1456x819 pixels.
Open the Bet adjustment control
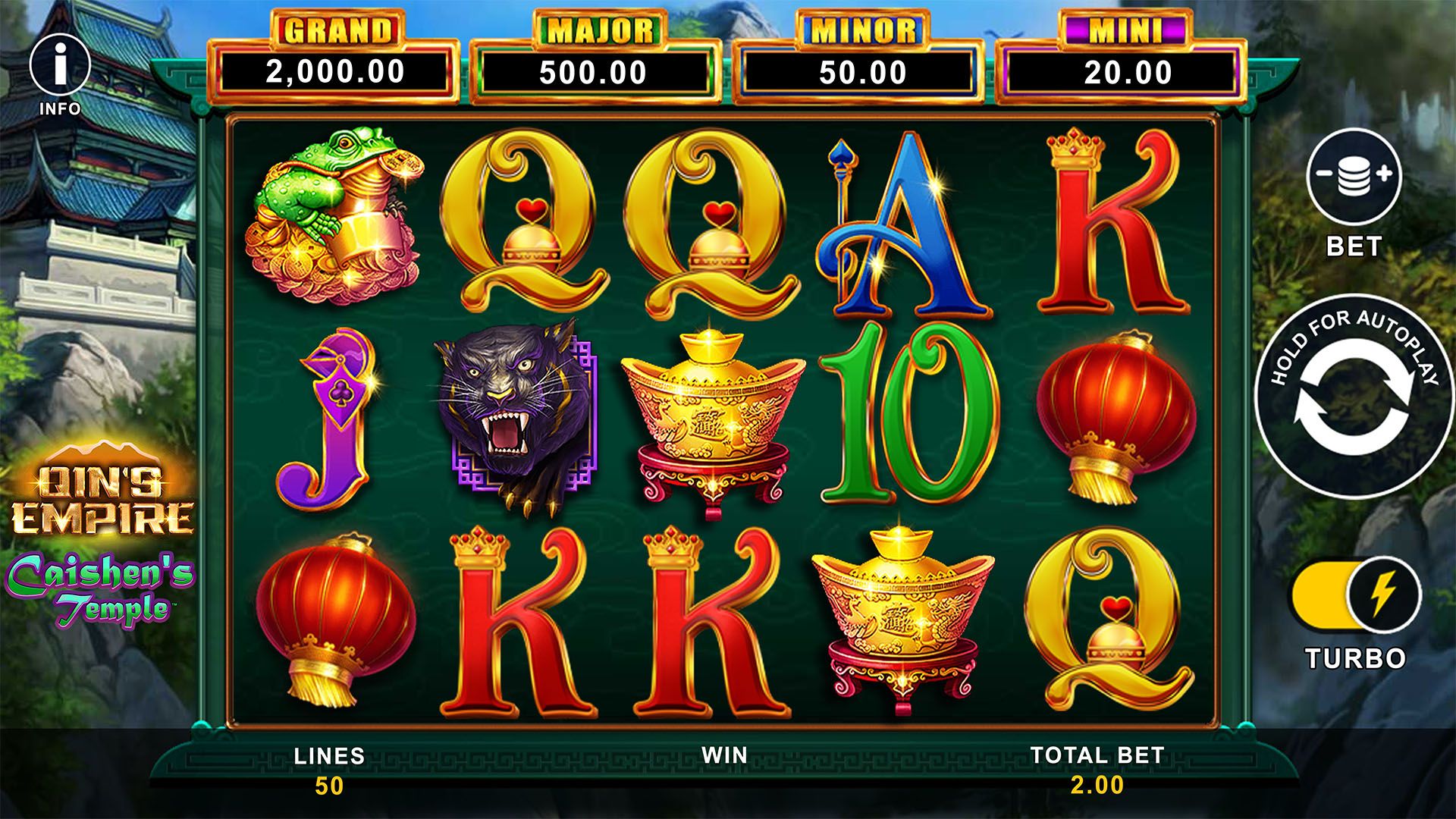coord(1354,176)
